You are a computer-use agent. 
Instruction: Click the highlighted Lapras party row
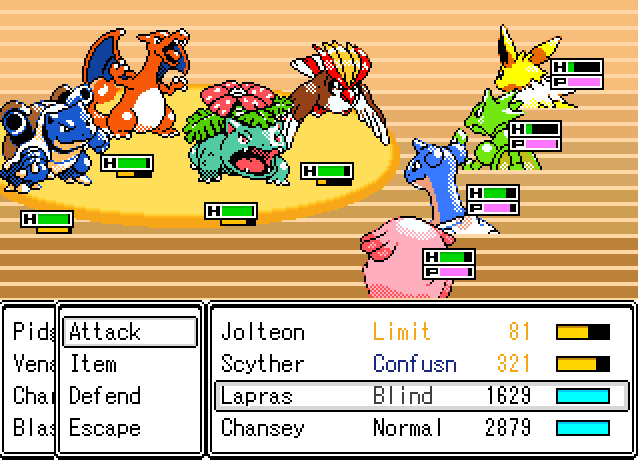tap(420, 396)
